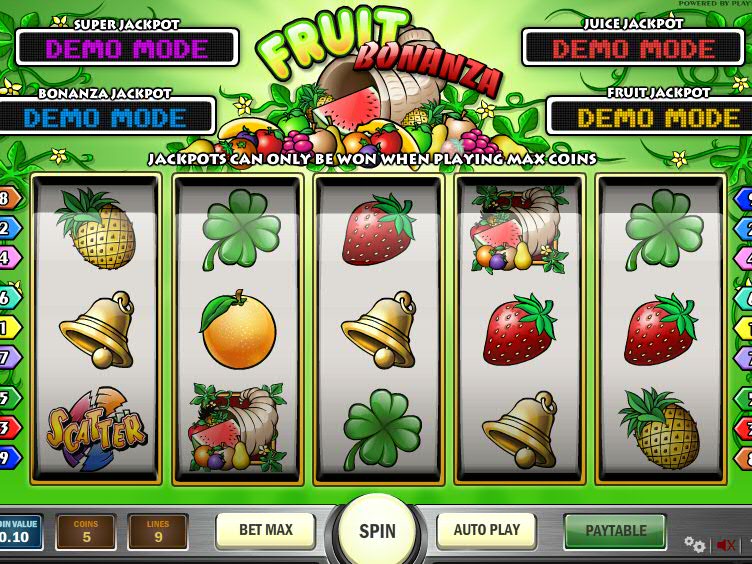Select yellow payline 1 marker beside the first reel
Image resolution: width=752 pixels, height=564 pixels.
pos(8,327)
